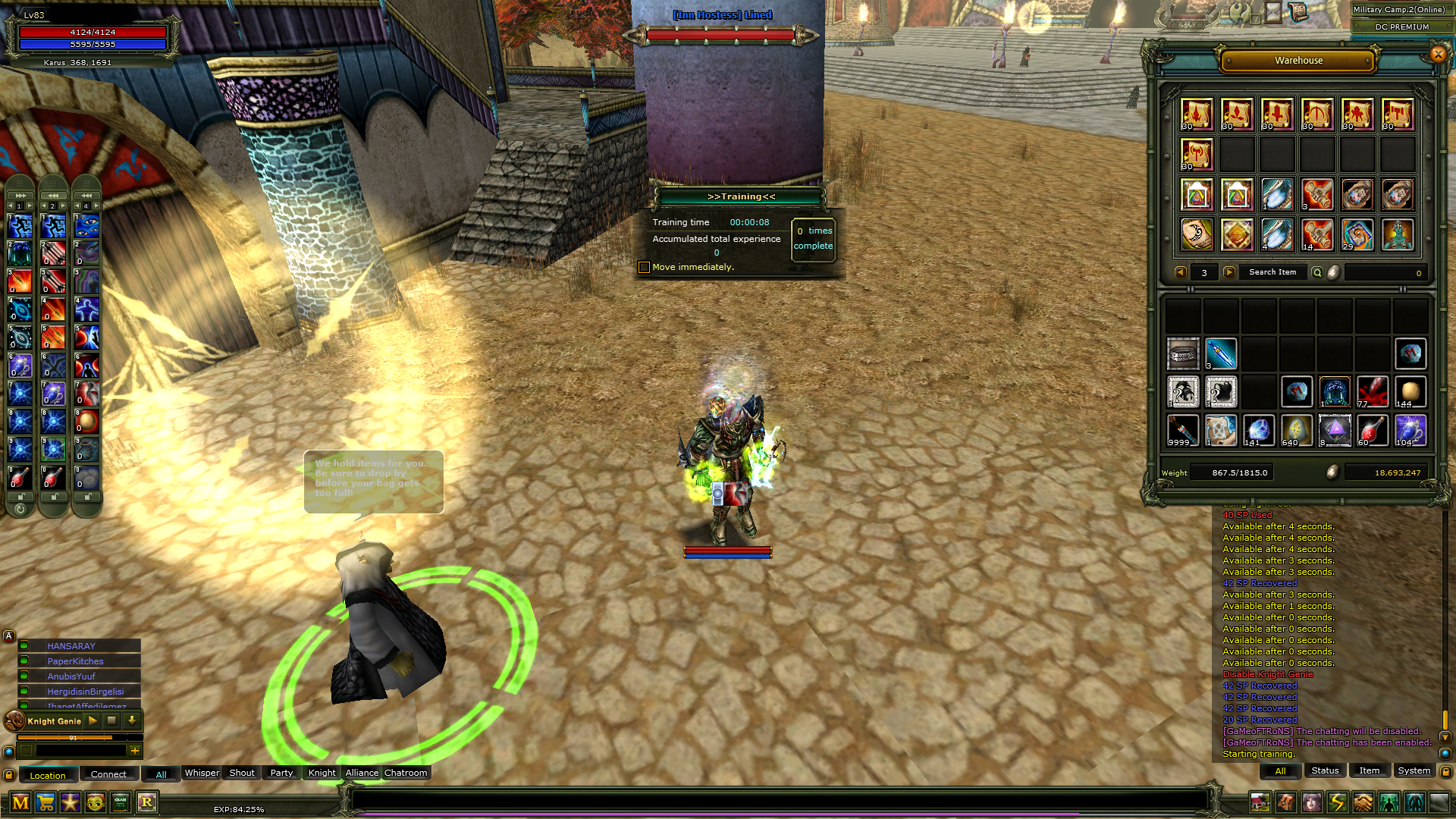Open the Status tab above the chat log
The image size is (1456, 819).
pos(1325,770)
